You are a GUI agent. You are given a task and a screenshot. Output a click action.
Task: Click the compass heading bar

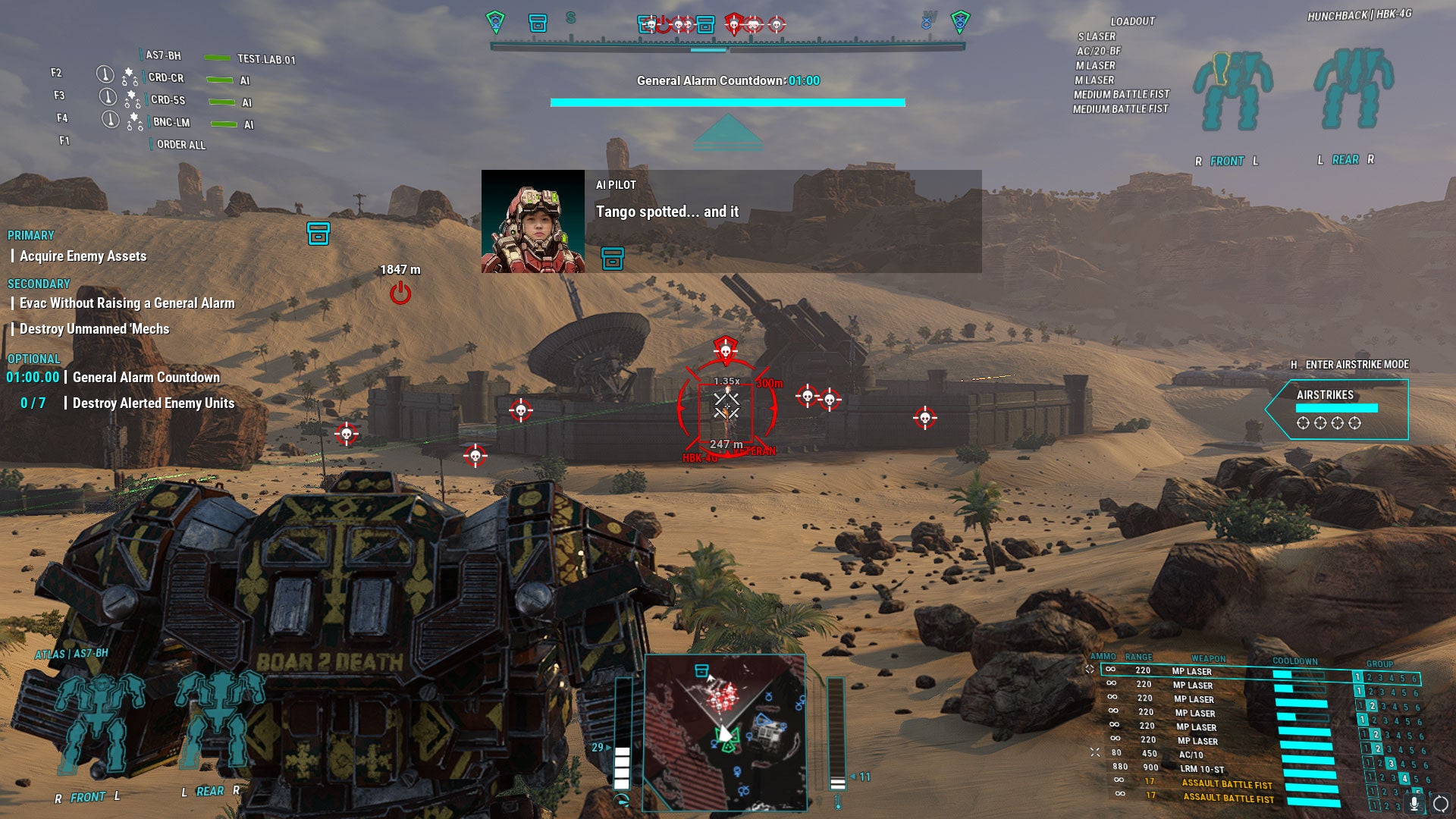coord(727,46)
